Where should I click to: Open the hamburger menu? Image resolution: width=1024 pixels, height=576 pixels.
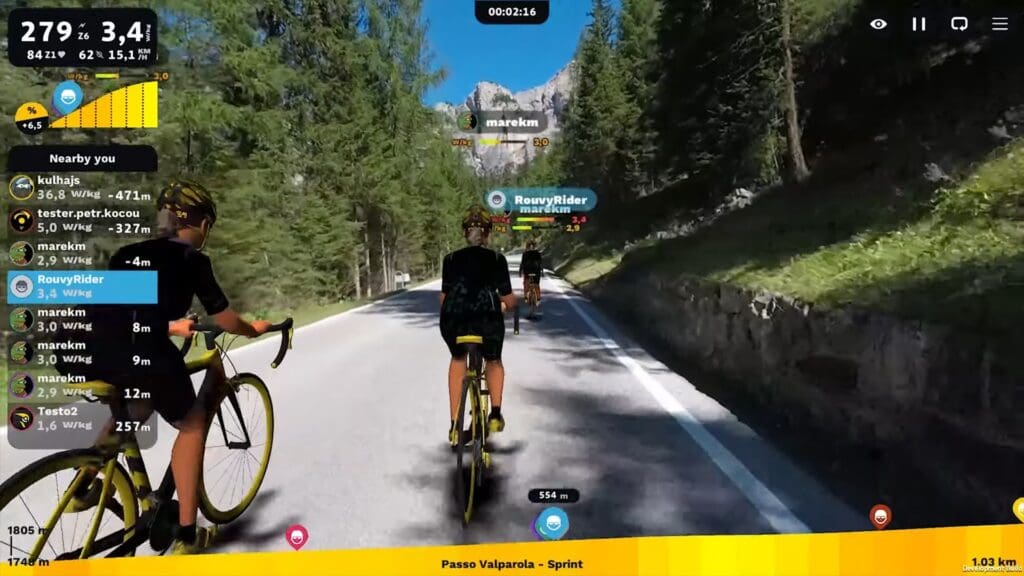click(x=1000, y=24)
